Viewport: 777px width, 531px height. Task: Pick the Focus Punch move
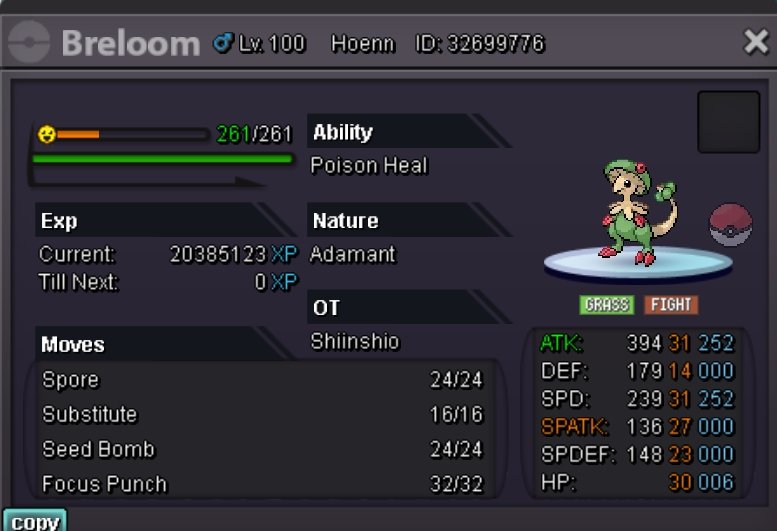(x=262, y=485)
